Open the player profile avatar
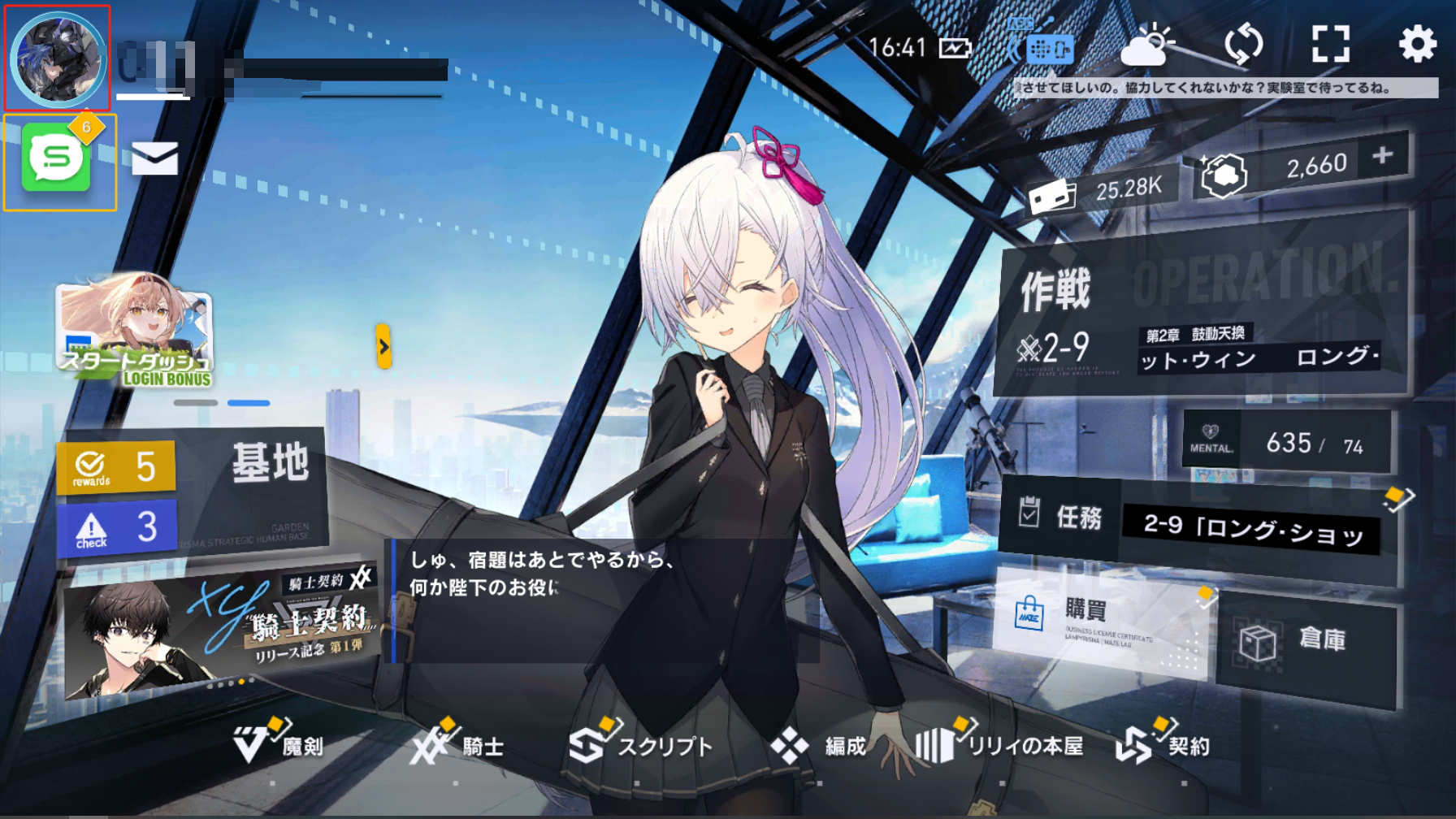Image resolution: width=1456 pixels, height=819 pixels. tap(58, 58)
